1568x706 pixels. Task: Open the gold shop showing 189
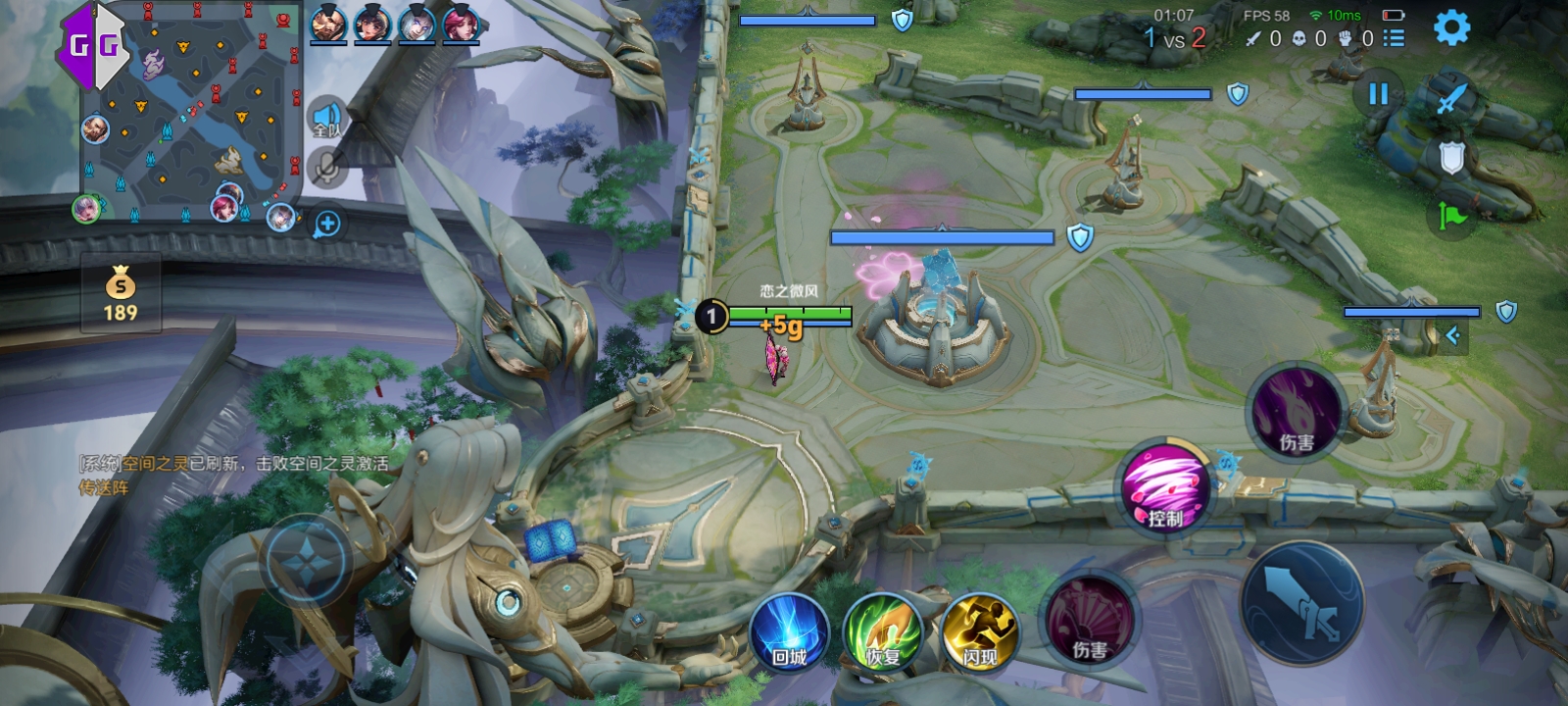[121, 294]
